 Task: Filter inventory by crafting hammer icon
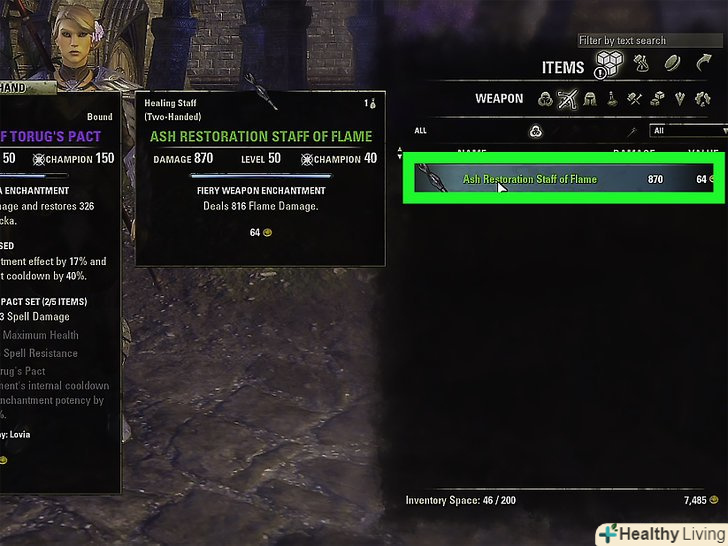click(634, 99)
